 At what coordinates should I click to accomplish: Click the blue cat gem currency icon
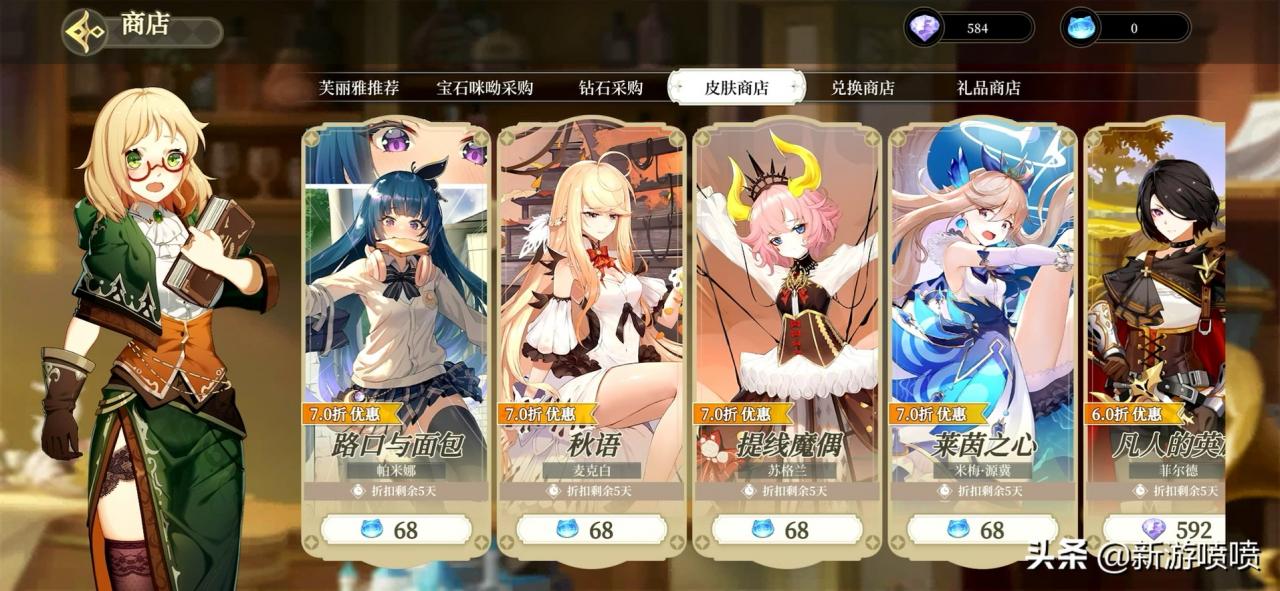click(1081, 28)
